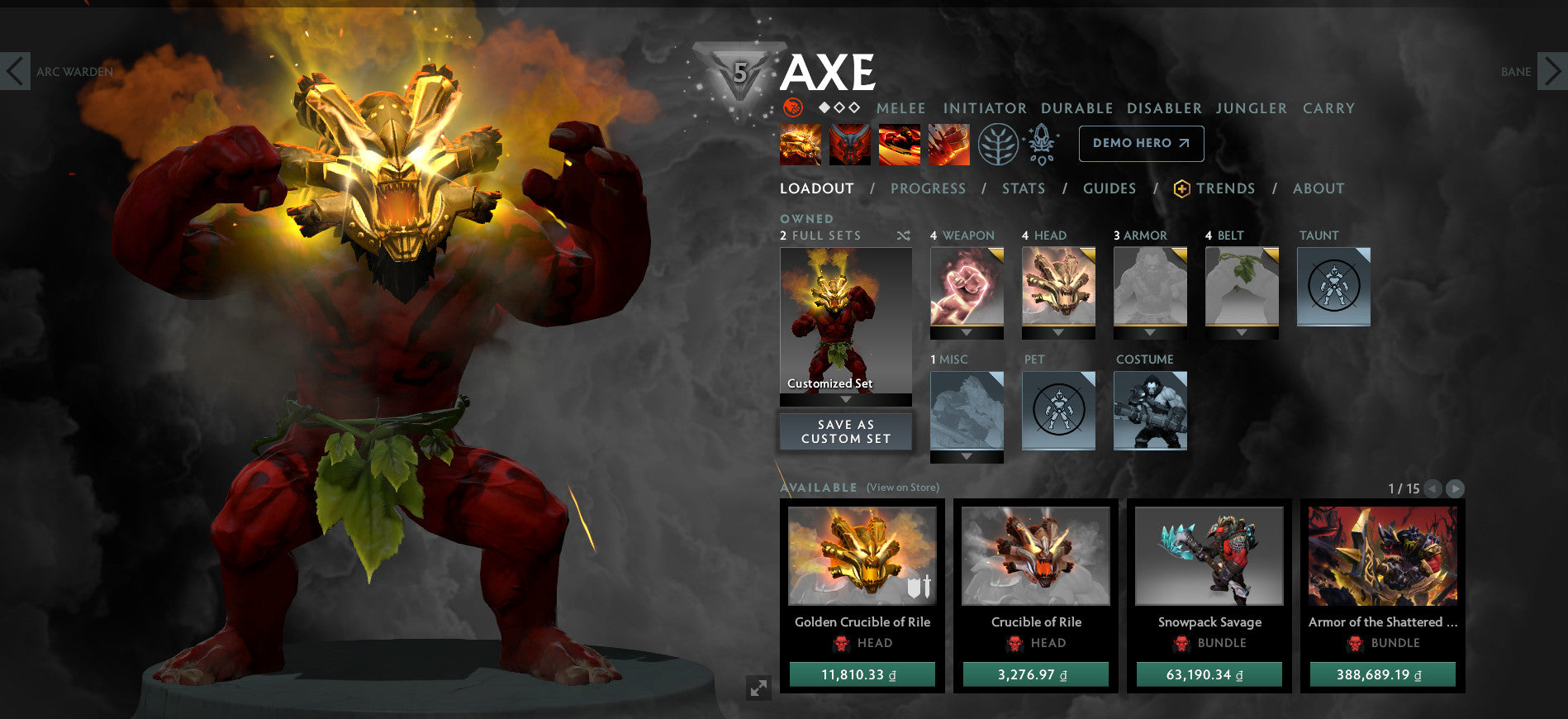
Task: Open the expand portrait arrows icon
Action: 760,688
